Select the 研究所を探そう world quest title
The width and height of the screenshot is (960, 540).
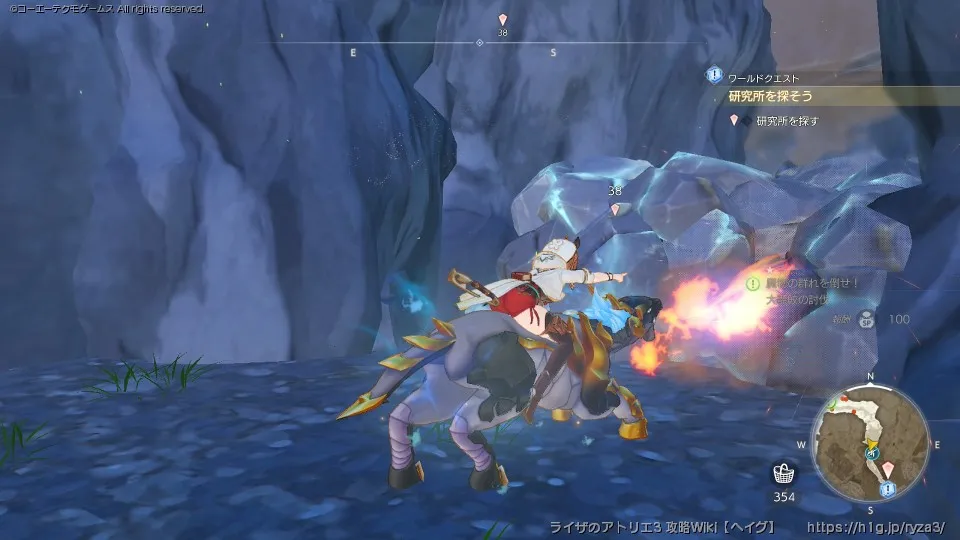point(770,96)
